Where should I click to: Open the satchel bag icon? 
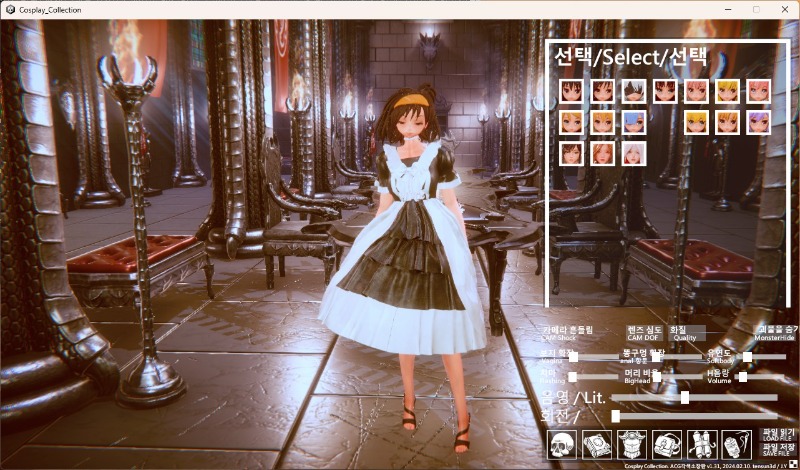click(667, 445)
